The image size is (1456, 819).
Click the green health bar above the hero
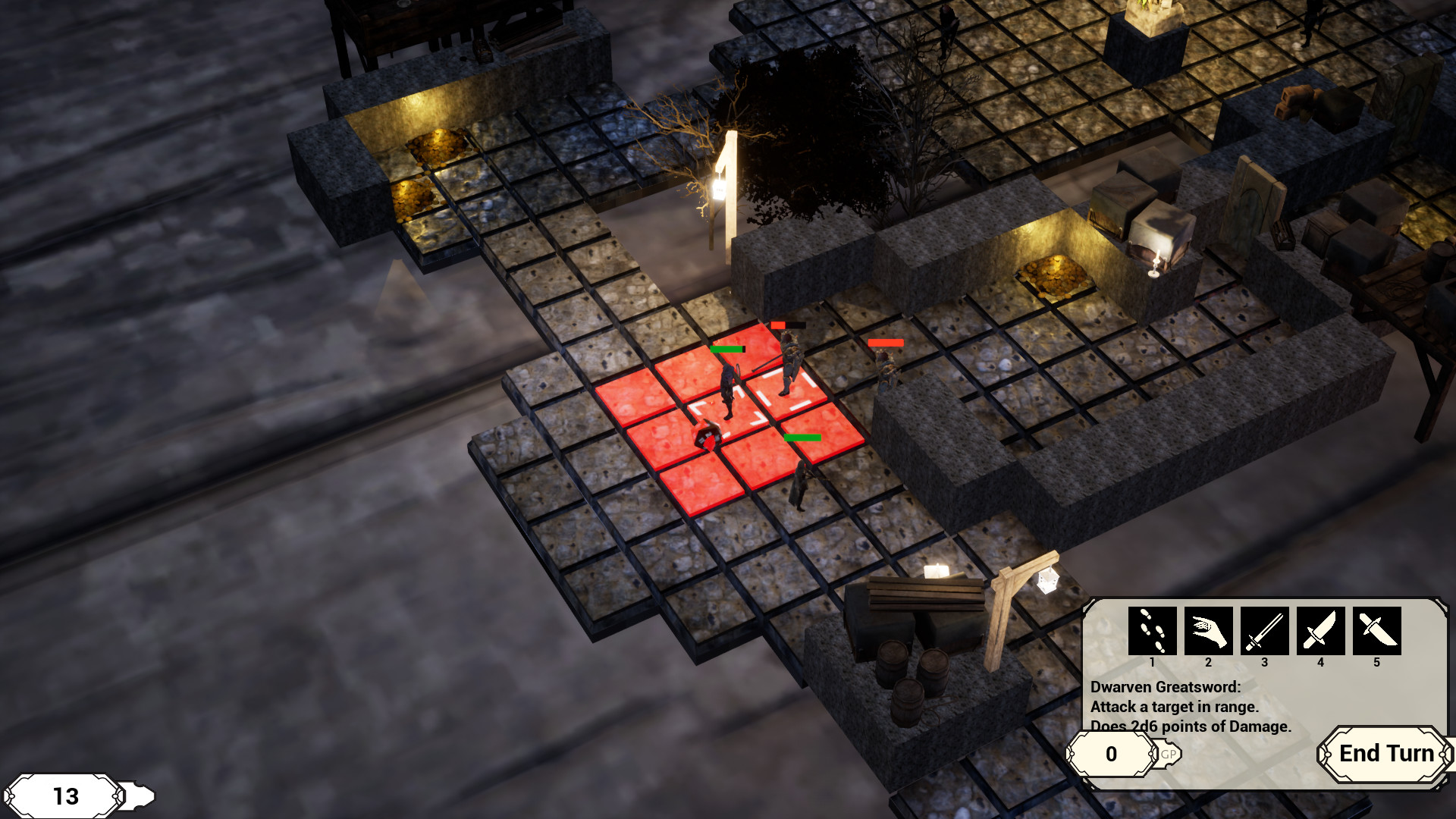(728, 349)
